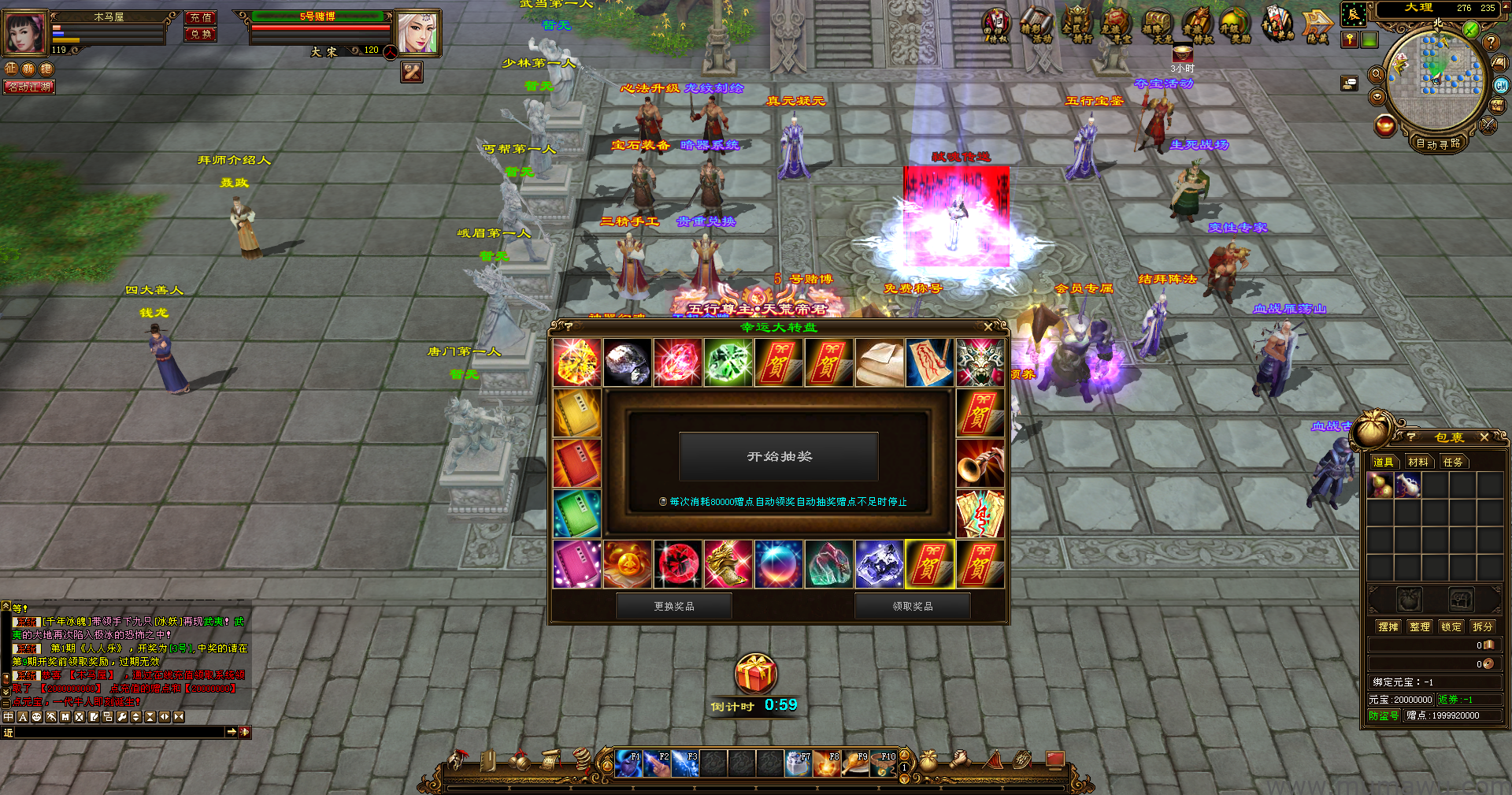Image resolution: width=1512 pixels, height=795 pixels.
Task: Click the 拆分 split stack button
Action: click(x=1482, y=626)
